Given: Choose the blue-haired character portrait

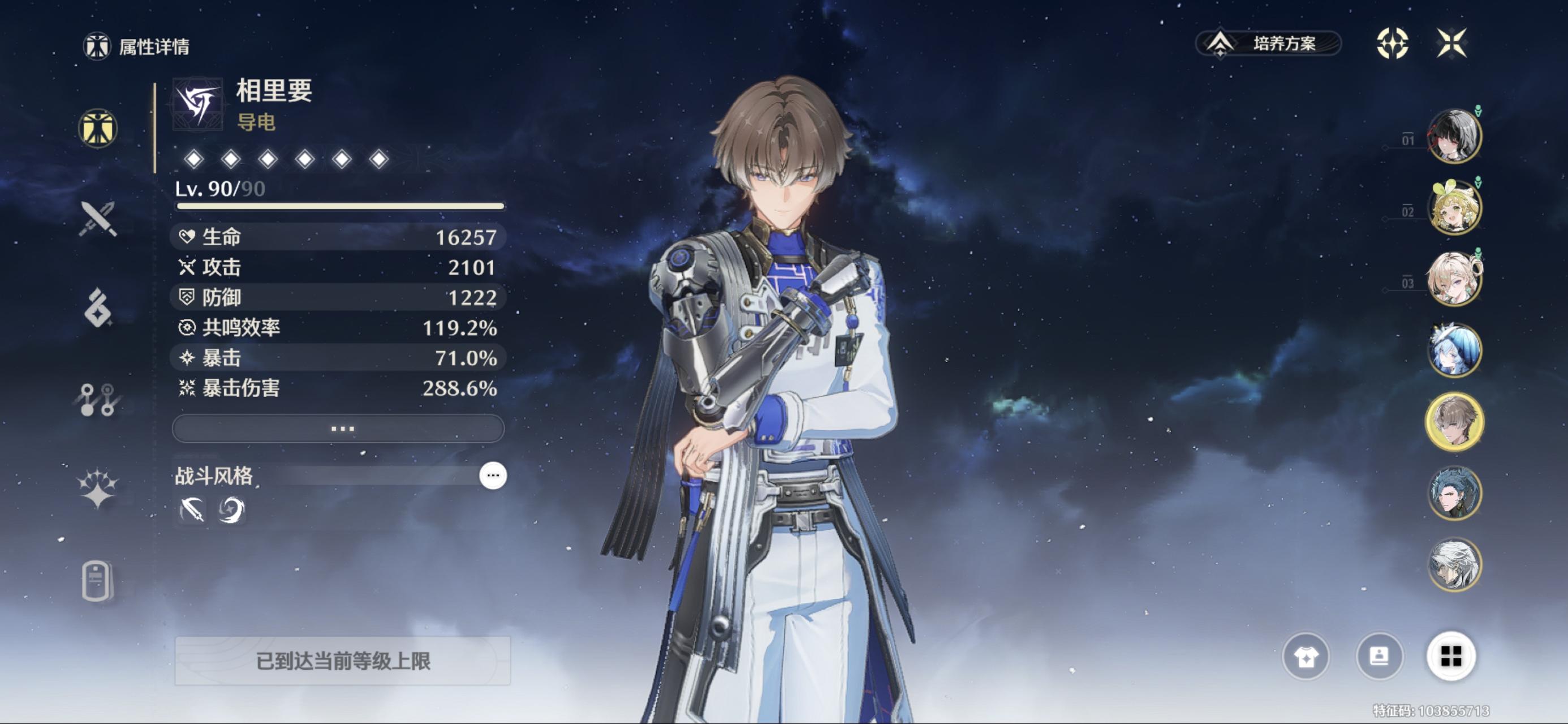Looking at the screenshot, I should 1454,351.
